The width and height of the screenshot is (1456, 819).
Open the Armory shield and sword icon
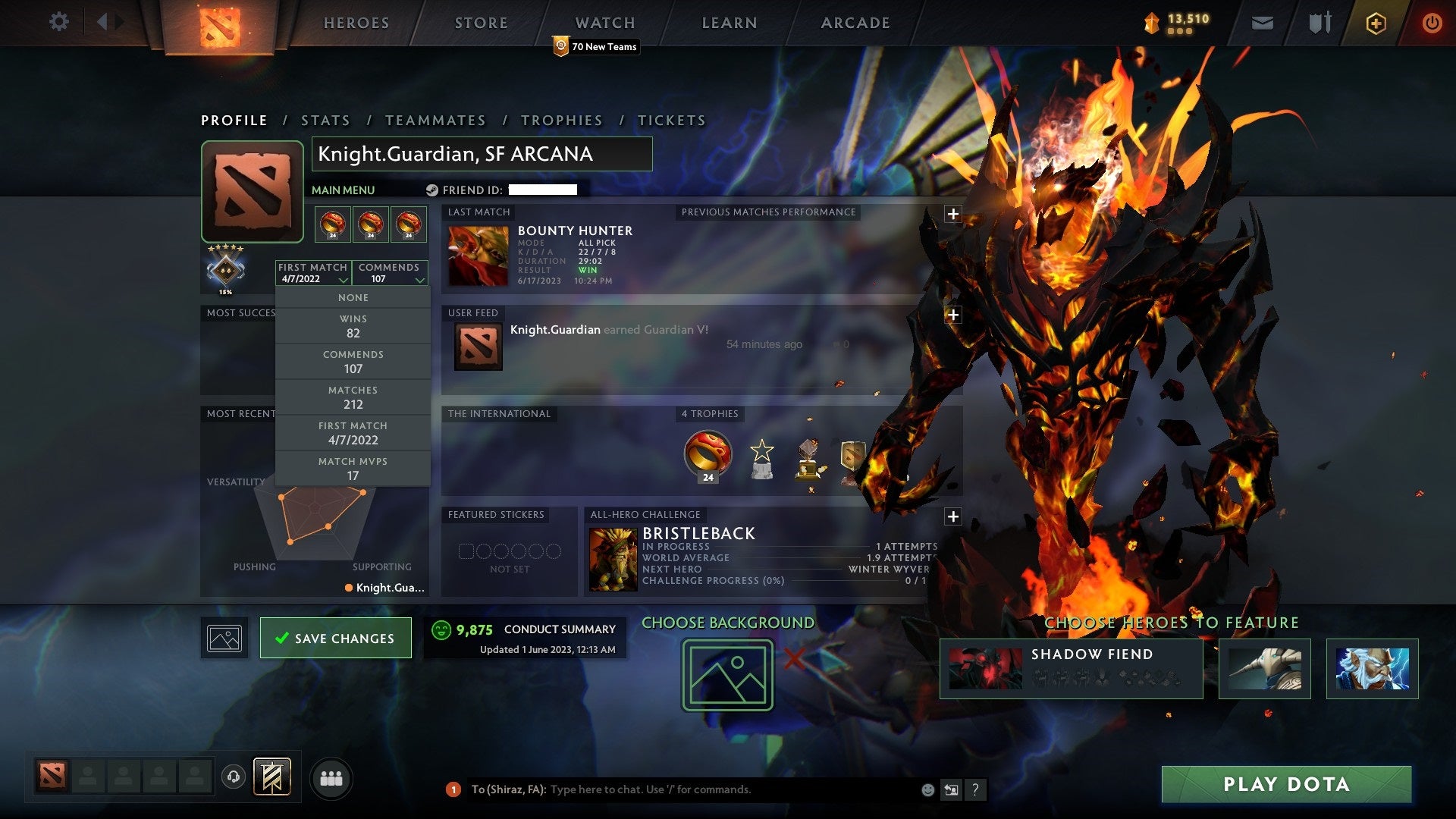[1319, 23]
